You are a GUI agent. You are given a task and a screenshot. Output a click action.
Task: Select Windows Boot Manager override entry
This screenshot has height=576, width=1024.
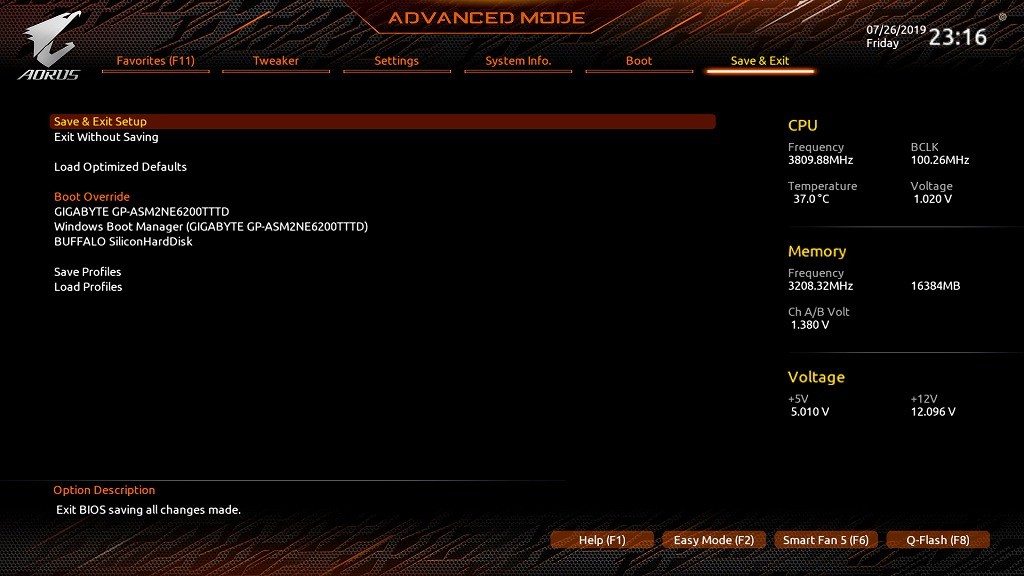pyautogui.click(x=211, y=227)
